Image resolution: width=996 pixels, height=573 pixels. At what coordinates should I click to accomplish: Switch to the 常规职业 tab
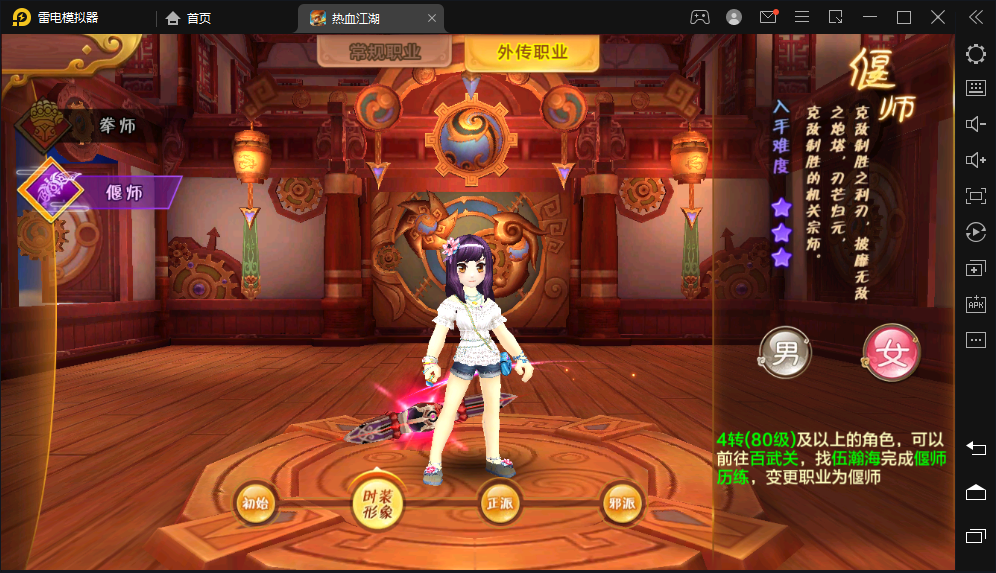385,53
